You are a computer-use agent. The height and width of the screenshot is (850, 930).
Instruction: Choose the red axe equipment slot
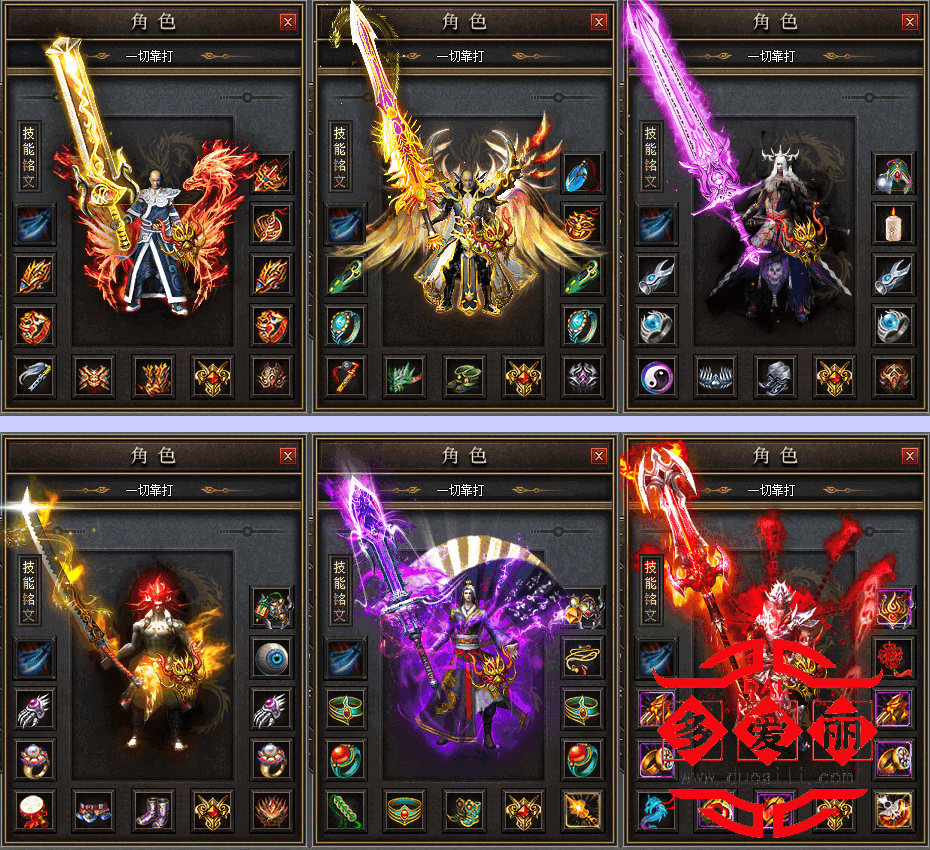click(345, 376)
